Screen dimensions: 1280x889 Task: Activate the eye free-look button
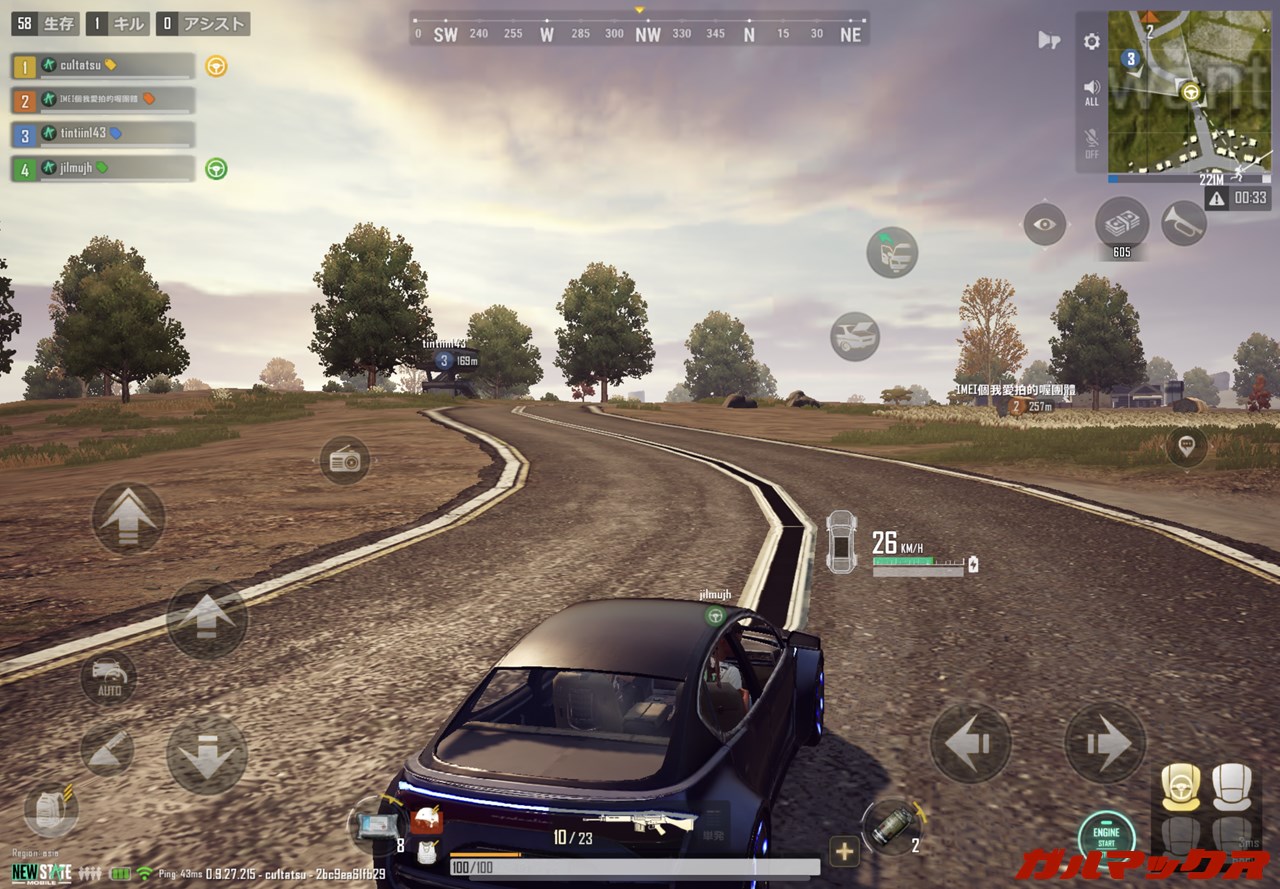pyautogui.click(x=1044, y=224)
